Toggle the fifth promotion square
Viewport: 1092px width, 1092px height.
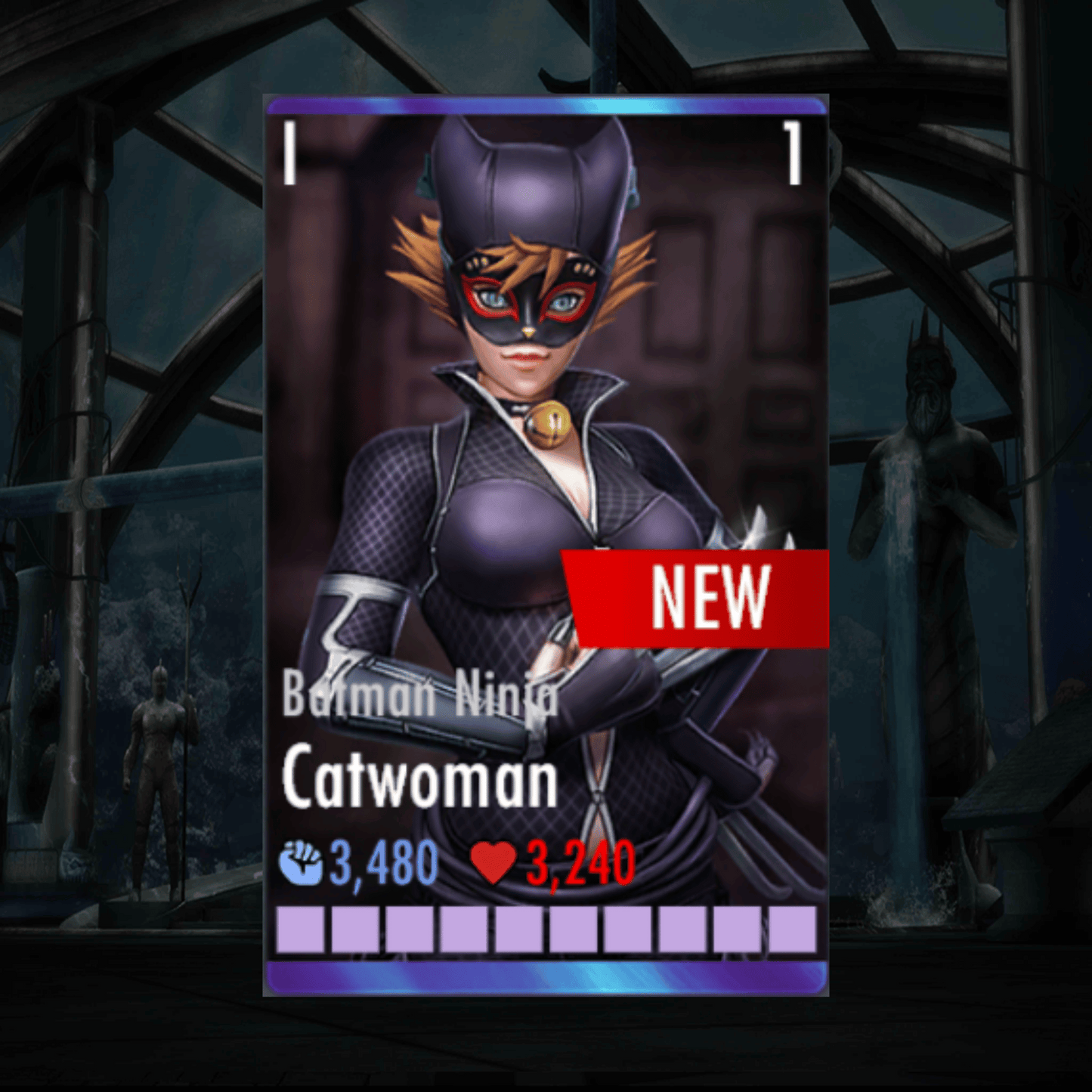(x=518, y=931)
